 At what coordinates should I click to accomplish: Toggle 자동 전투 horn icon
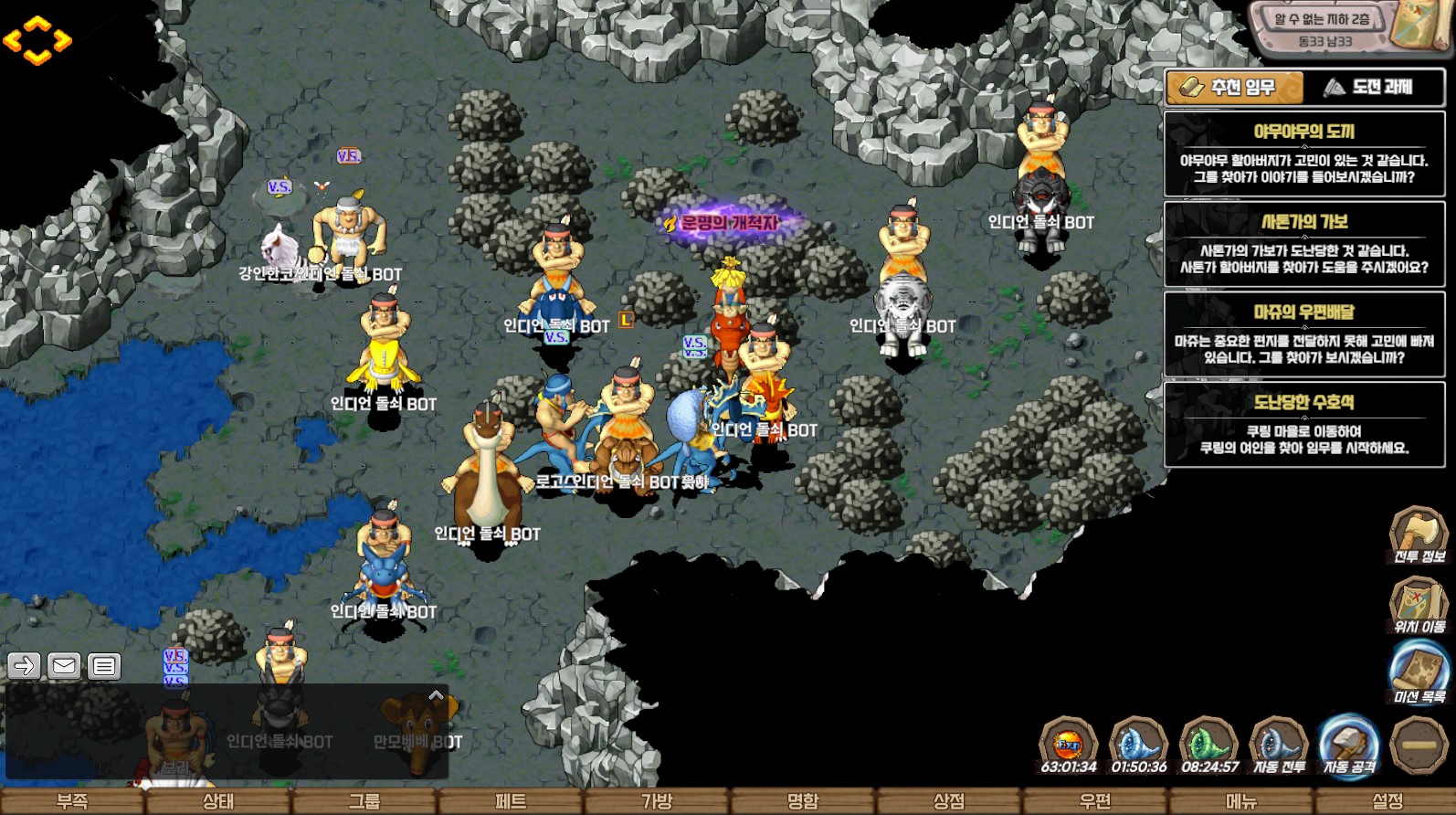1279,746
